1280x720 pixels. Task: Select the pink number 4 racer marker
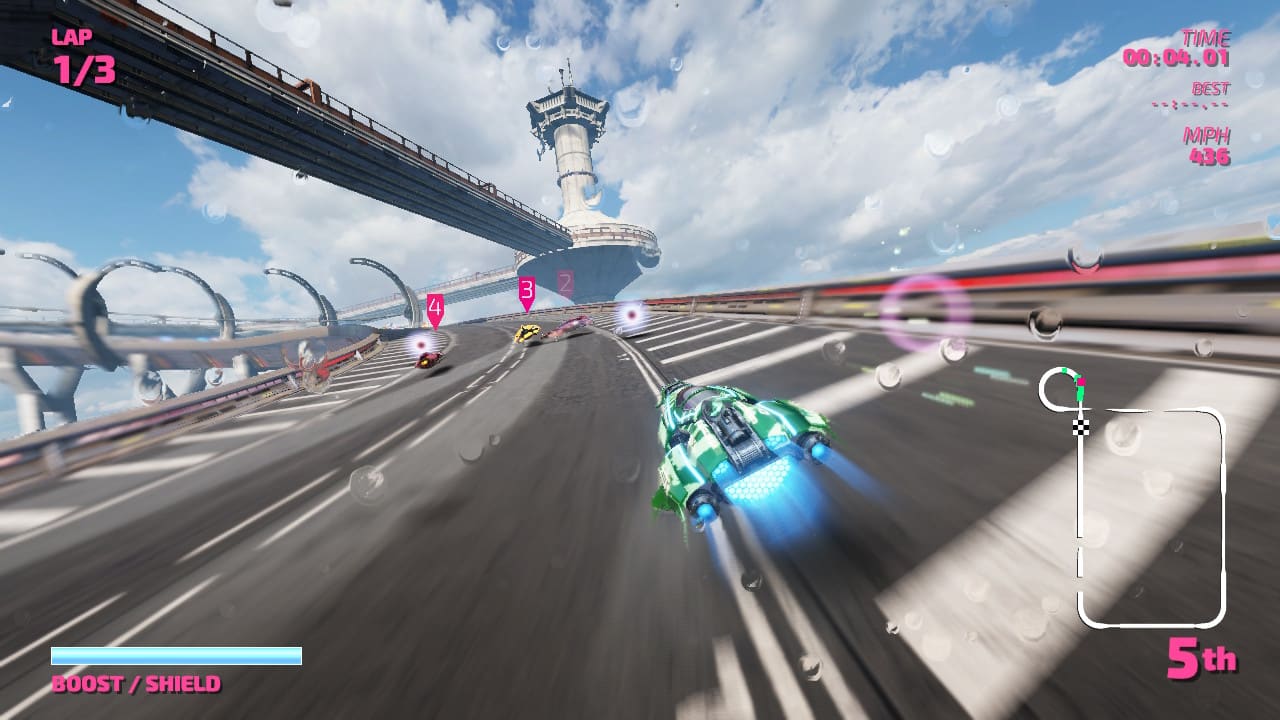(435, 309)
